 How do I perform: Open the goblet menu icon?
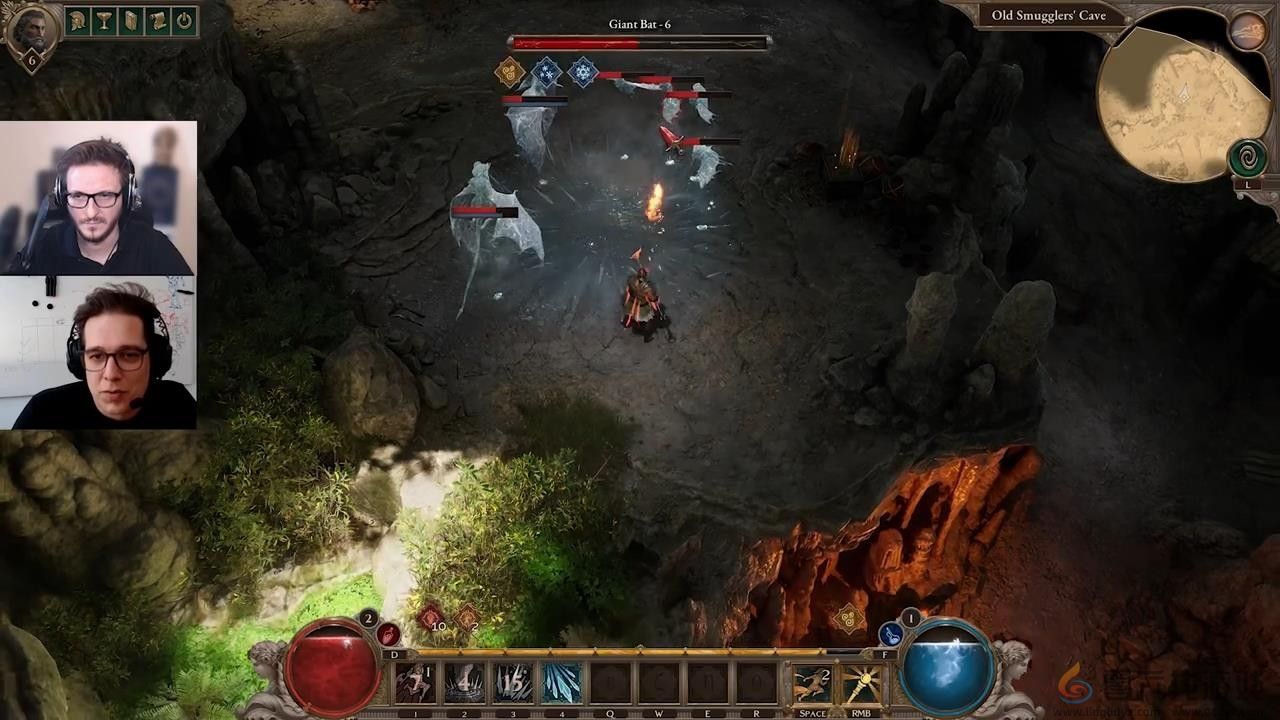coord(104,21)
